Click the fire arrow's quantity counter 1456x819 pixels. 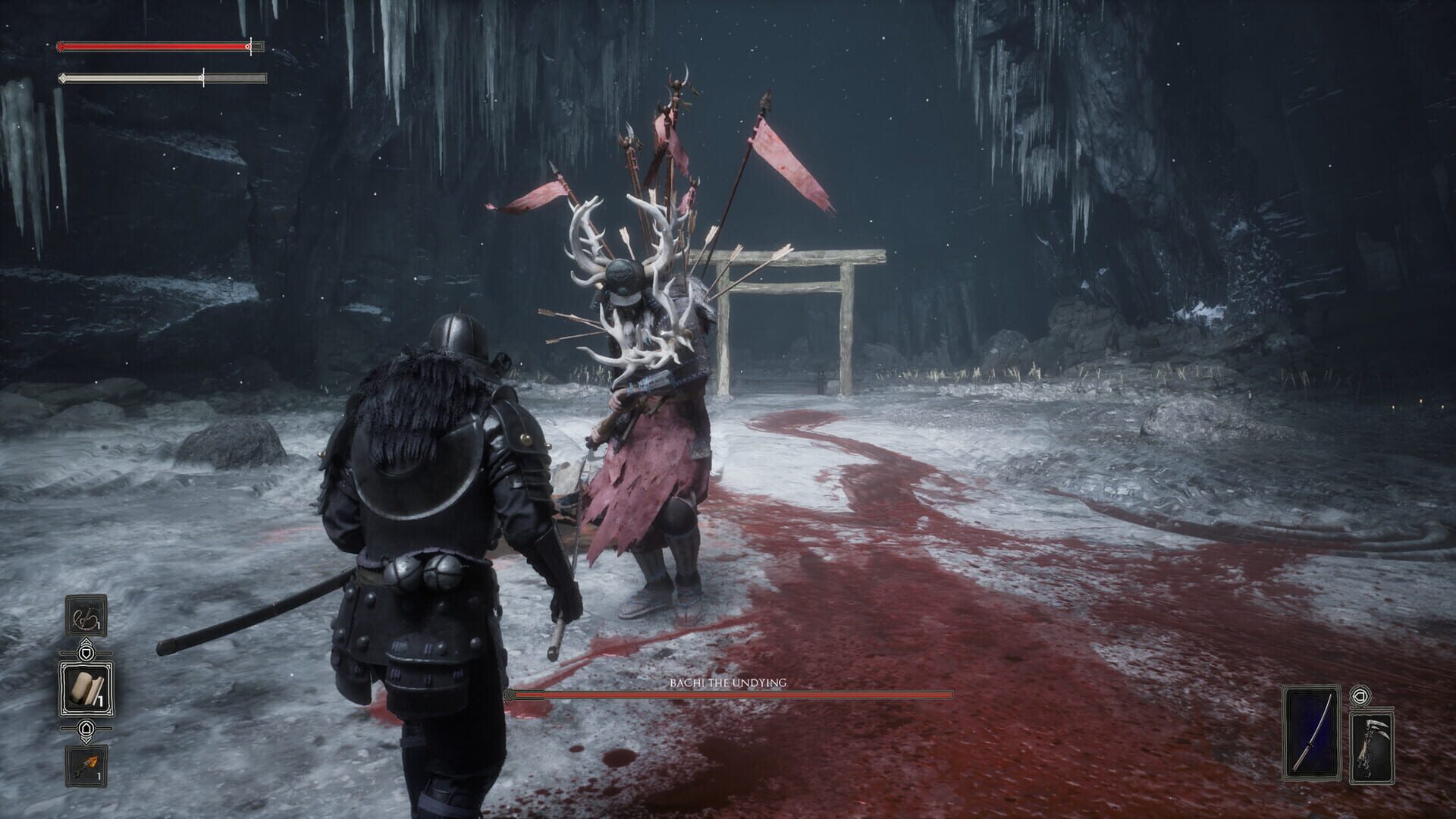[x=98, y=775]
